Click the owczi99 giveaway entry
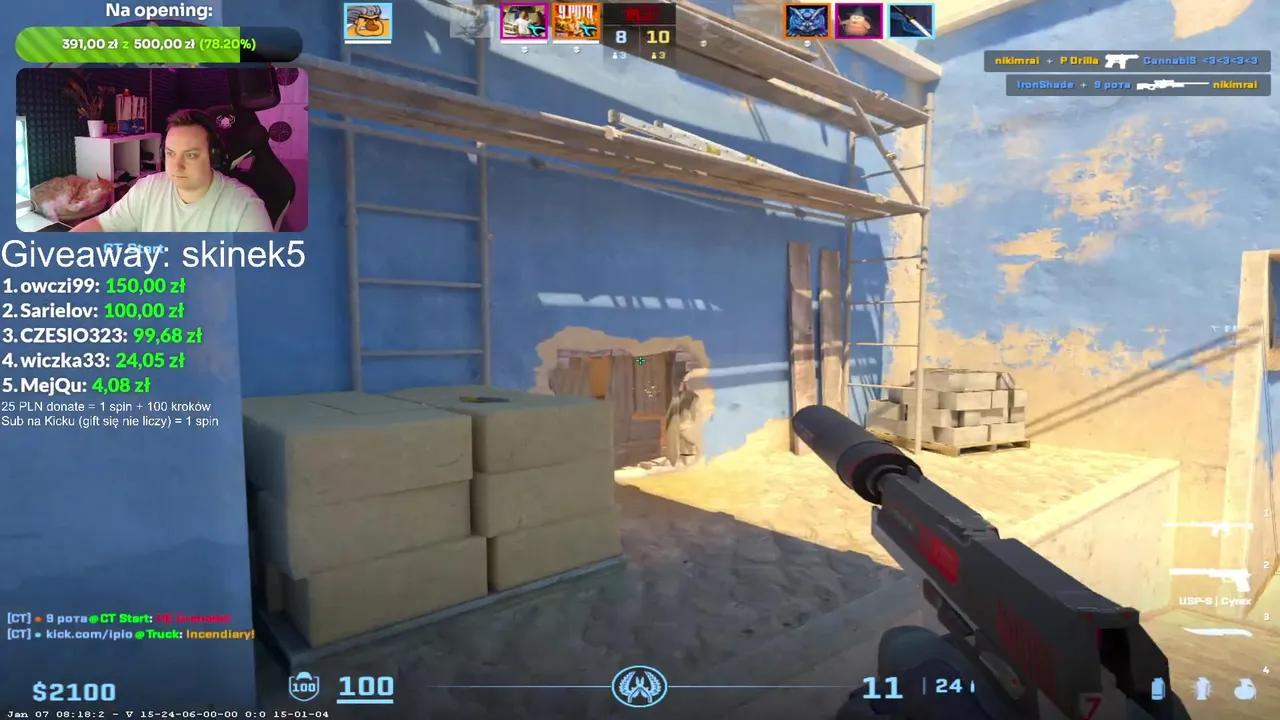The image size is (1280, 720). point(55,285)
